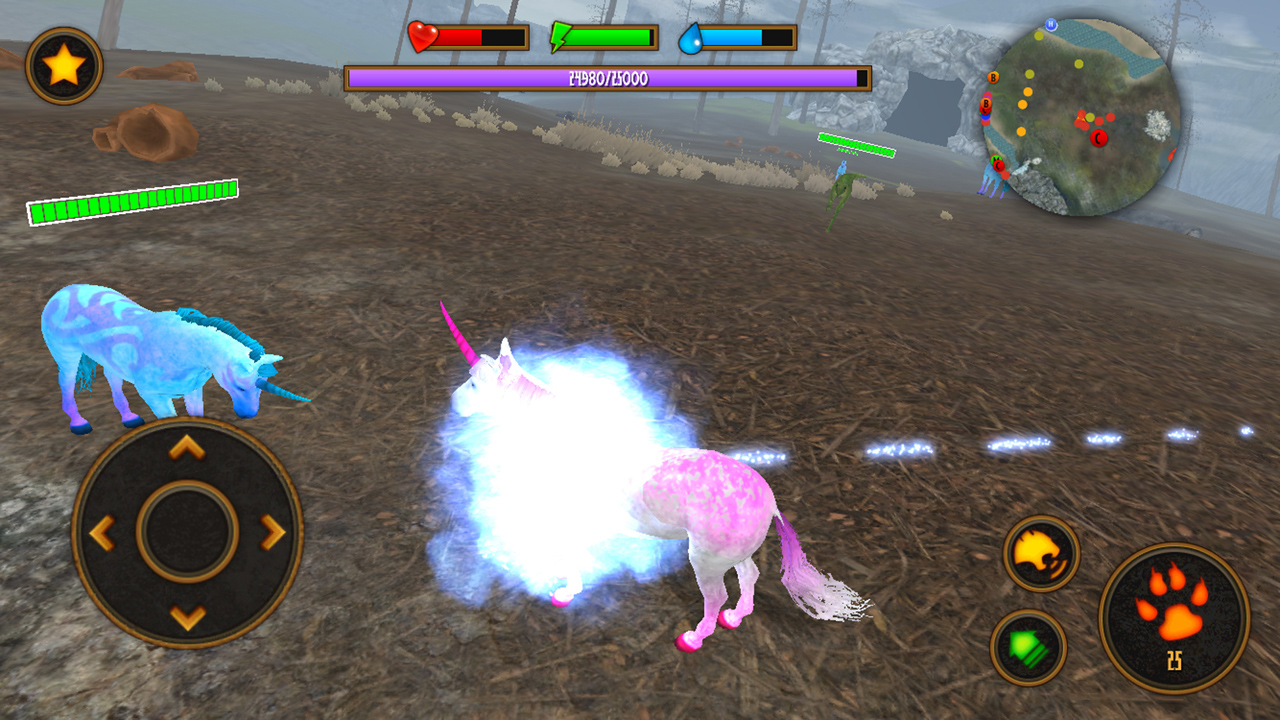Screen dimensions: 1280x720
Task: Click the joystick center knob
Action: [x=187, y=532]
